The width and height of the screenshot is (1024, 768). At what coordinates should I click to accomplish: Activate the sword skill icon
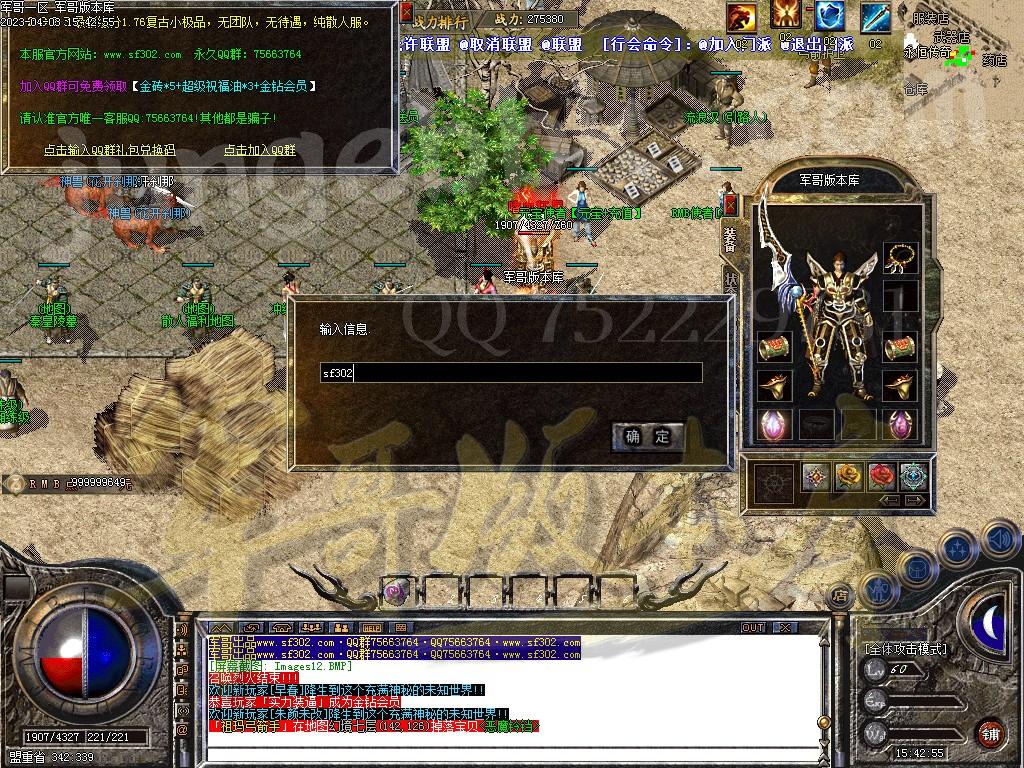tap(875, 16)
